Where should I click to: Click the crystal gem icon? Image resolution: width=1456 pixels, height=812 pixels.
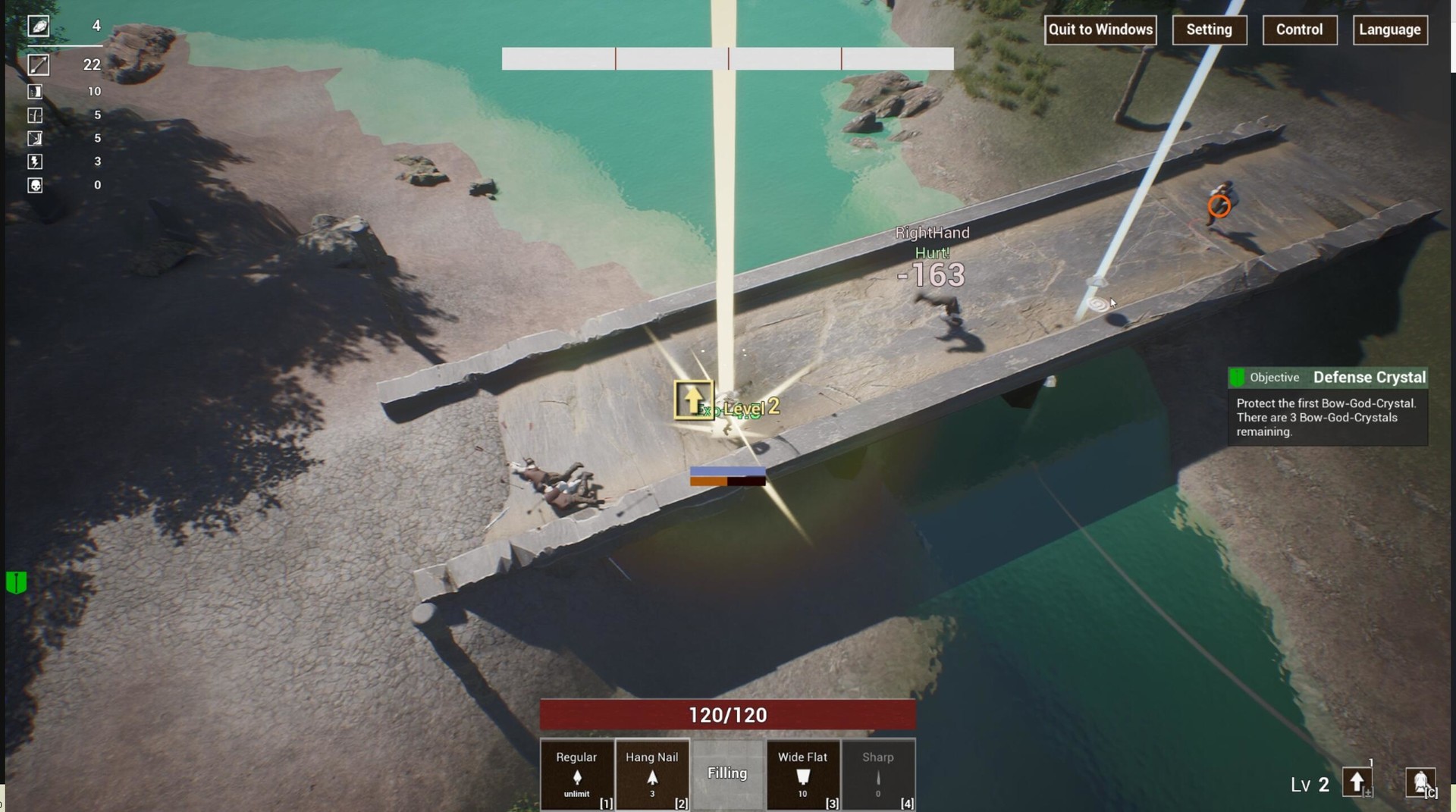[39, 27]
